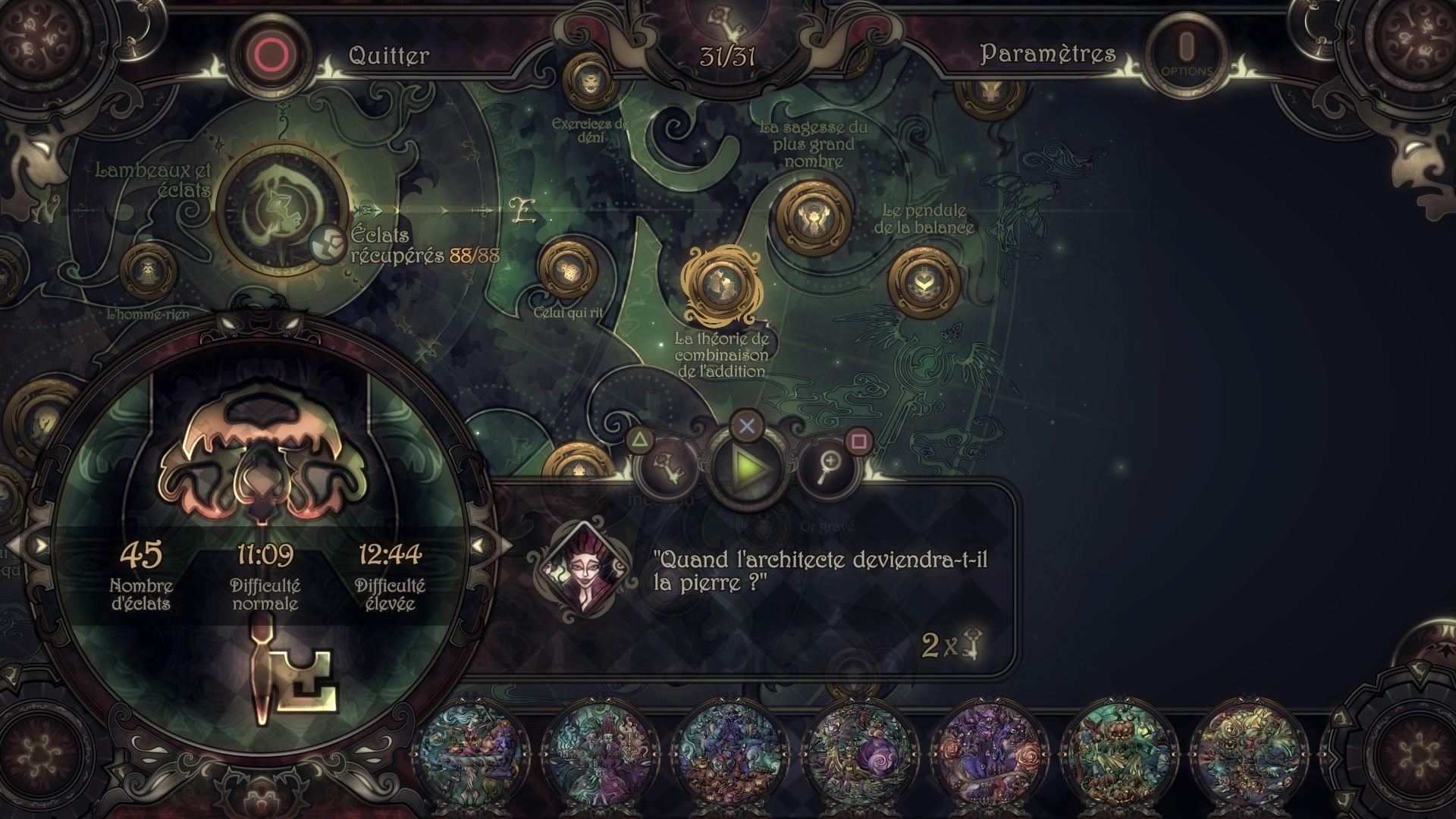The height and width of the screenshot is (819, 1456).
Task: Click the Quitter button
Action: [388, 55]
